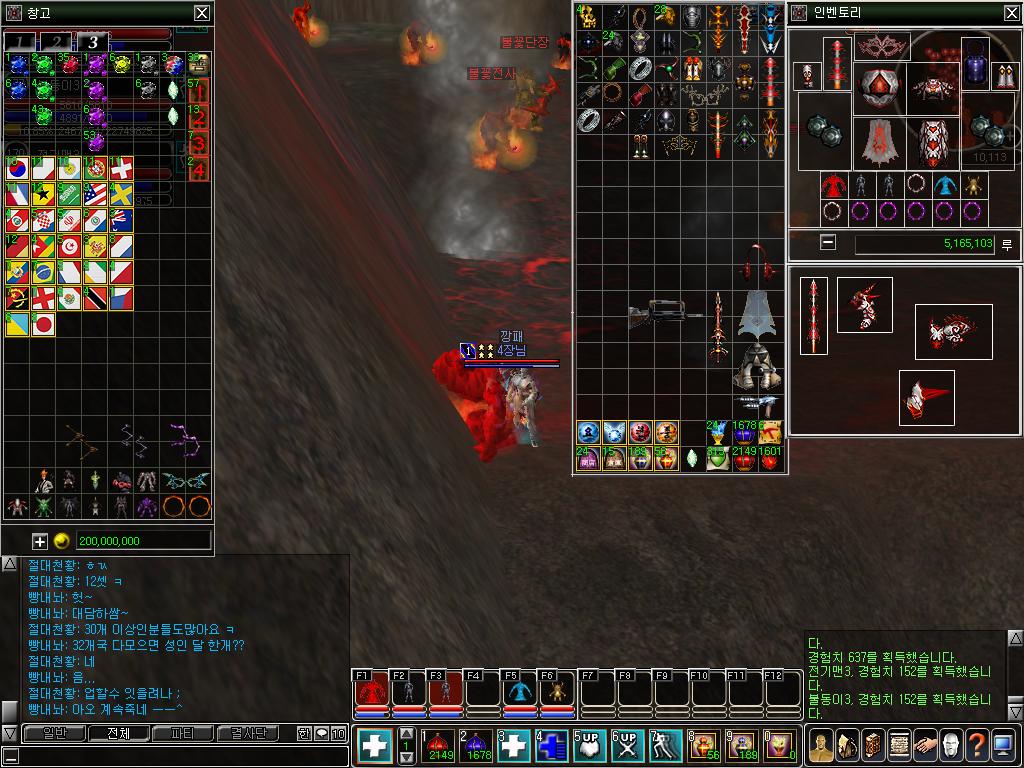Close the 창고 storage window
This screenshot has height=768, width=1024.
(202, 13)
